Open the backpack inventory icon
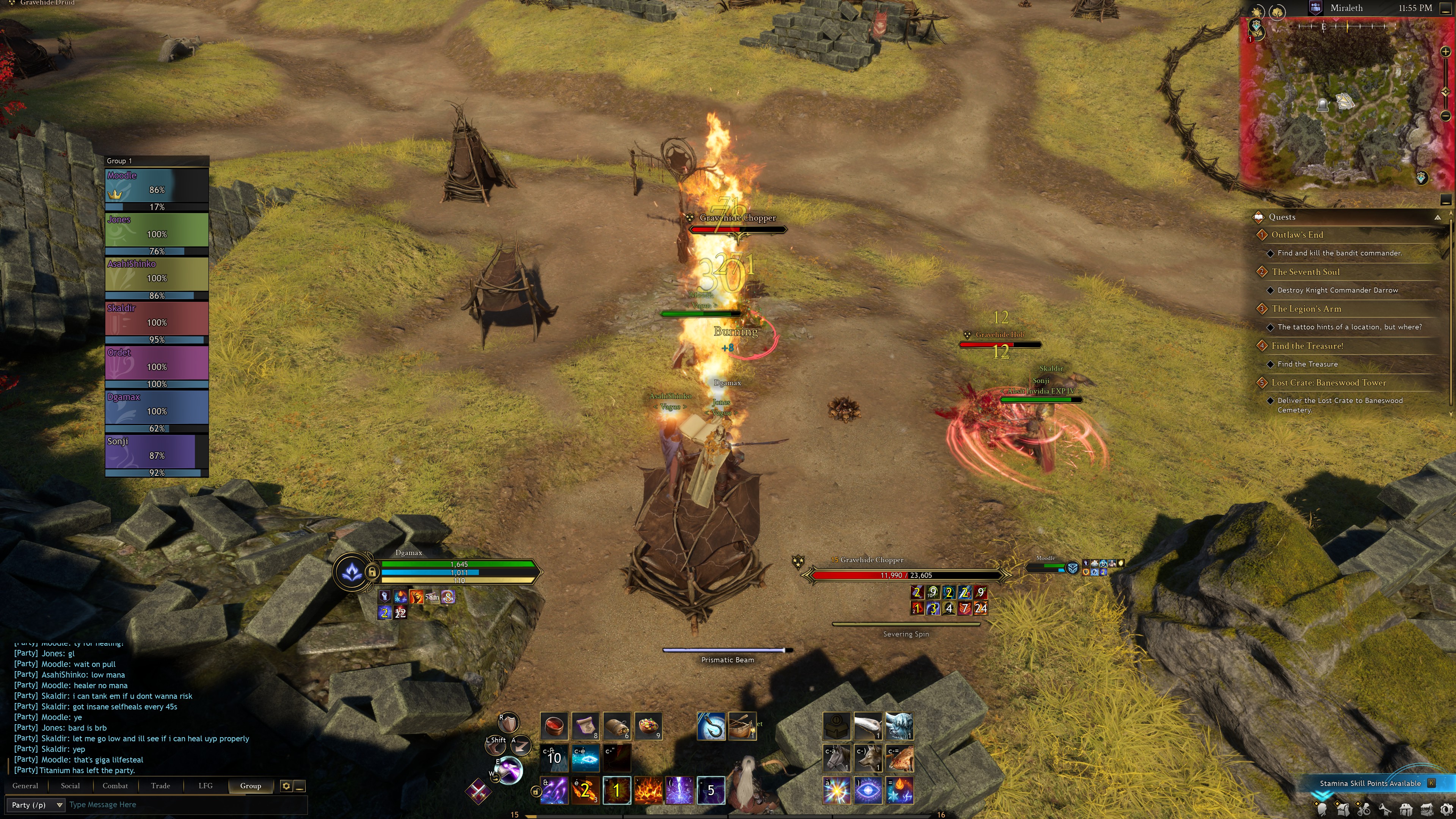The width and height of the screenshot is (1456, 819). [1344, 810]
